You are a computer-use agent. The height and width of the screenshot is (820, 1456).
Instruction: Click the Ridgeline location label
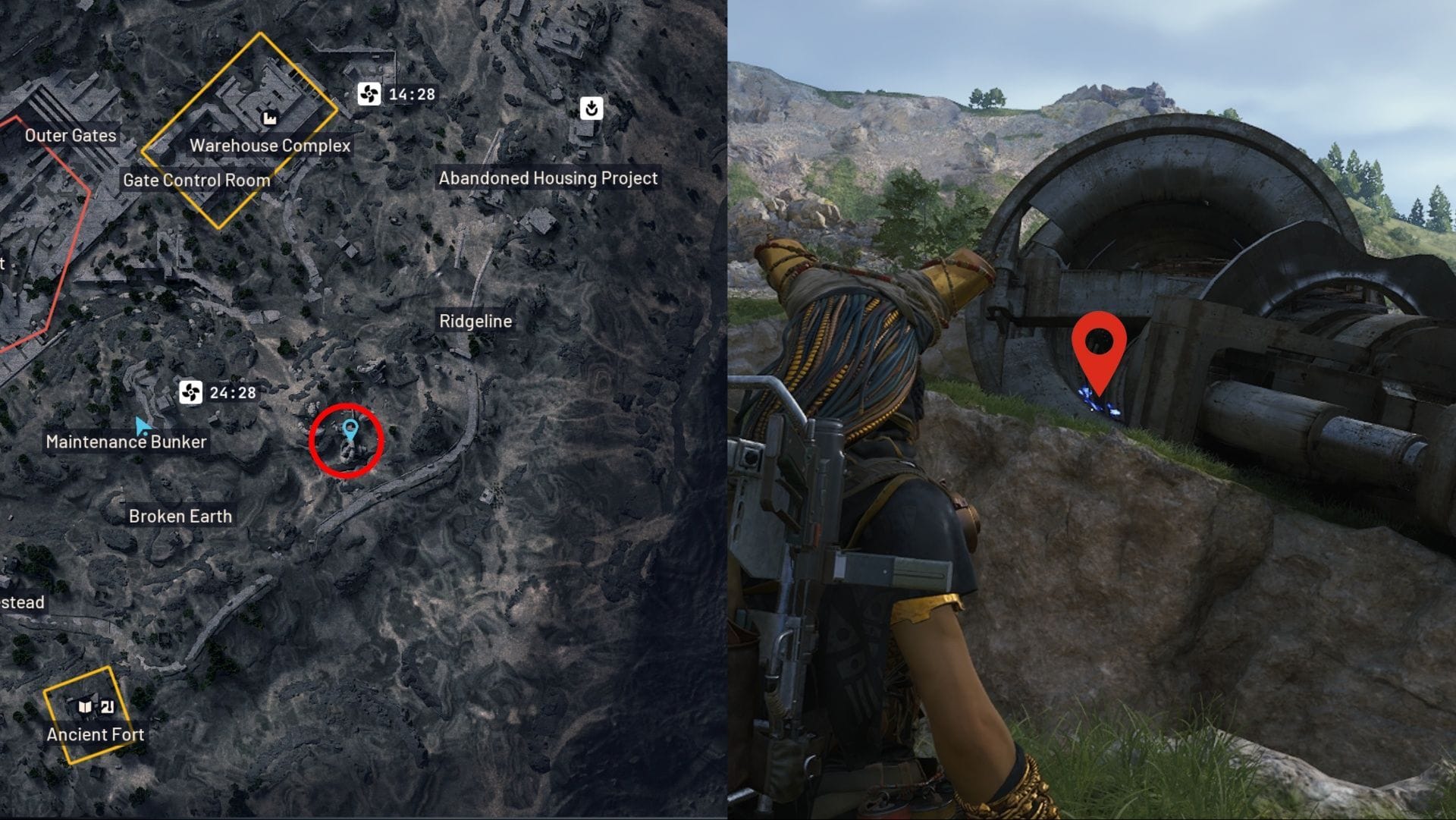475,321
